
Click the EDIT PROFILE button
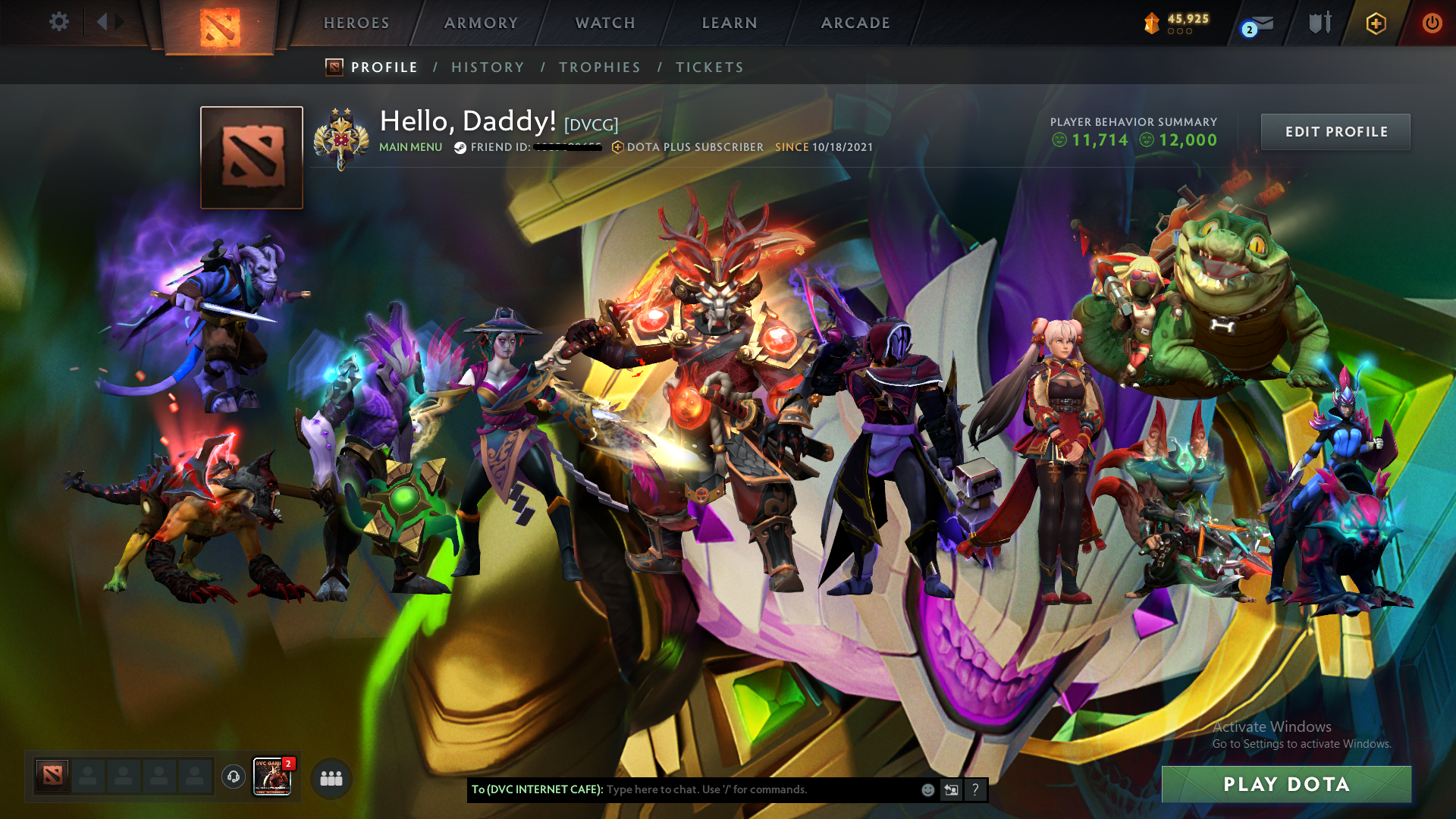click(1335, 131)
